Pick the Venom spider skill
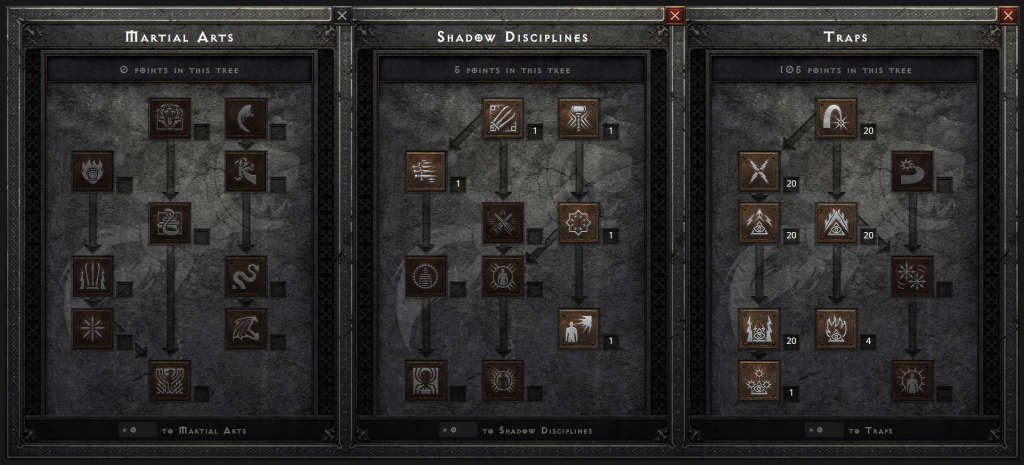The image size is (1024, 465). pyautogui.click(x=426, y=380)
